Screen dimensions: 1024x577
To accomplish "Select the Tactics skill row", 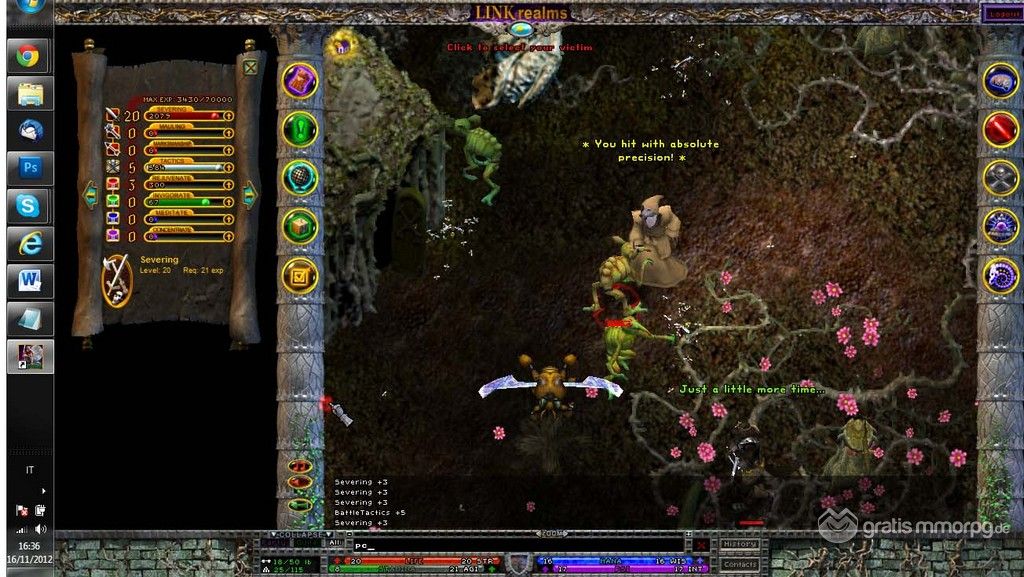I will pos(185,167).
